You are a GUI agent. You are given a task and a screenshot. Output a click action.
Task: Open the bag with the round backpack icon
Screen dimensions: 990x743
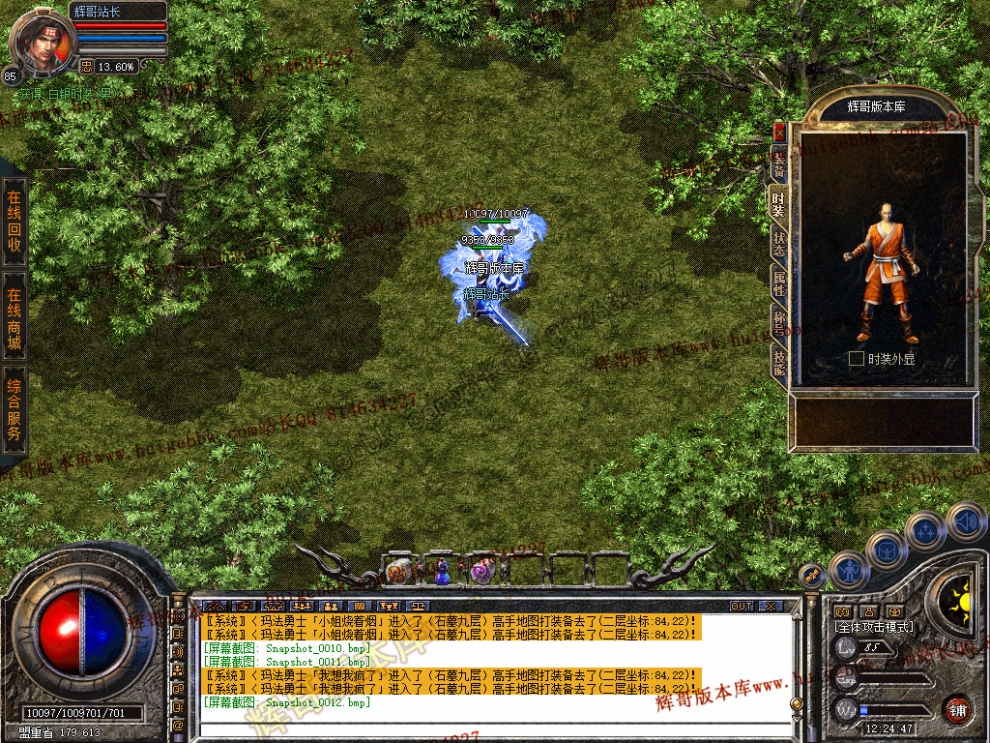[x=887, y=549]
